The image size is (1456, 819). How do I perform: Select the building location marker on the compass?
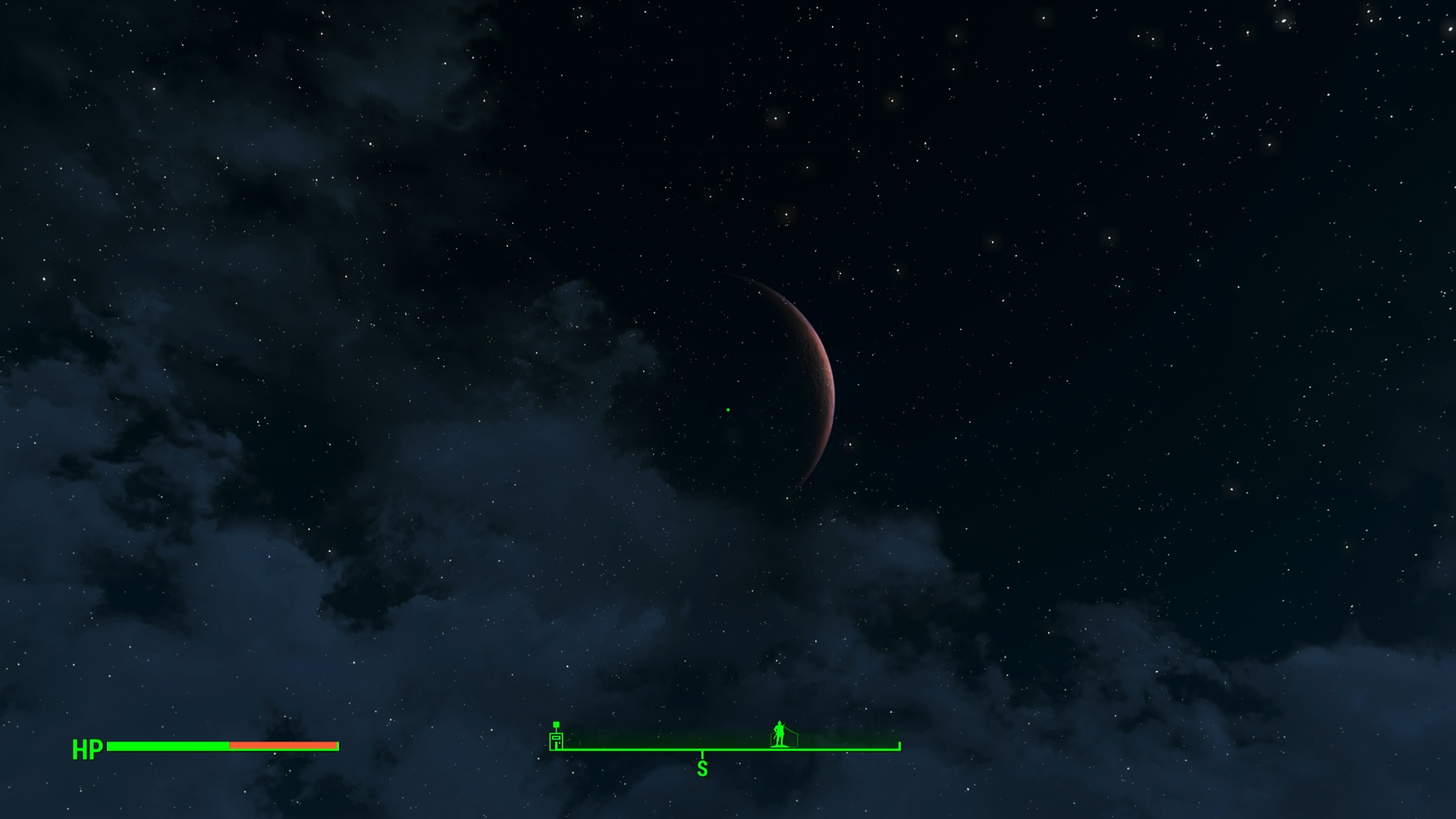click(557, 737)
